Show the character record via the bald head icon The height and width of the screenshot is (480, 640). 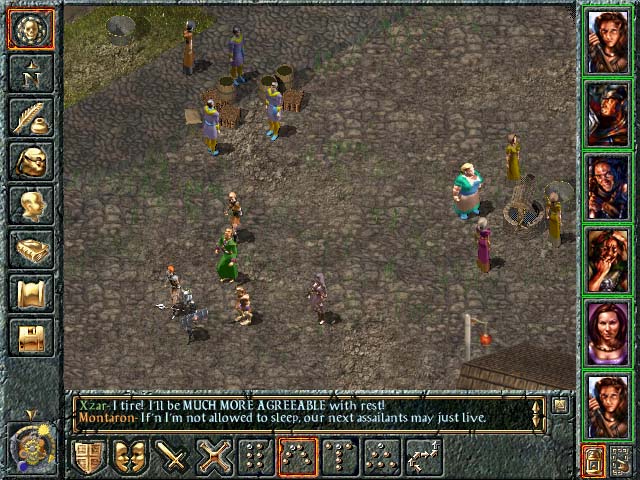[x=31, y=205]
